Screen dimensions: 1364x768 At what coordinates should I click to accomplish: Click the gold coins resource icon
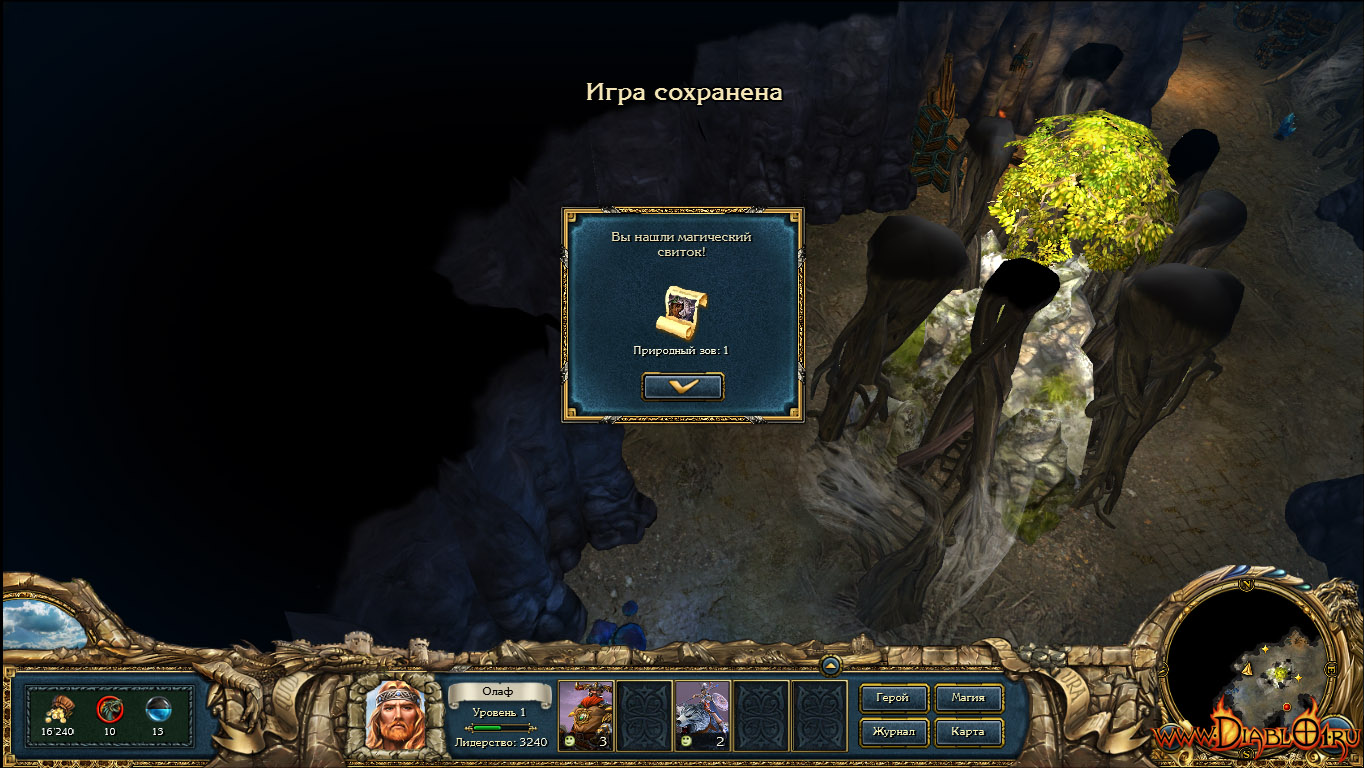[x=57, y=709]
